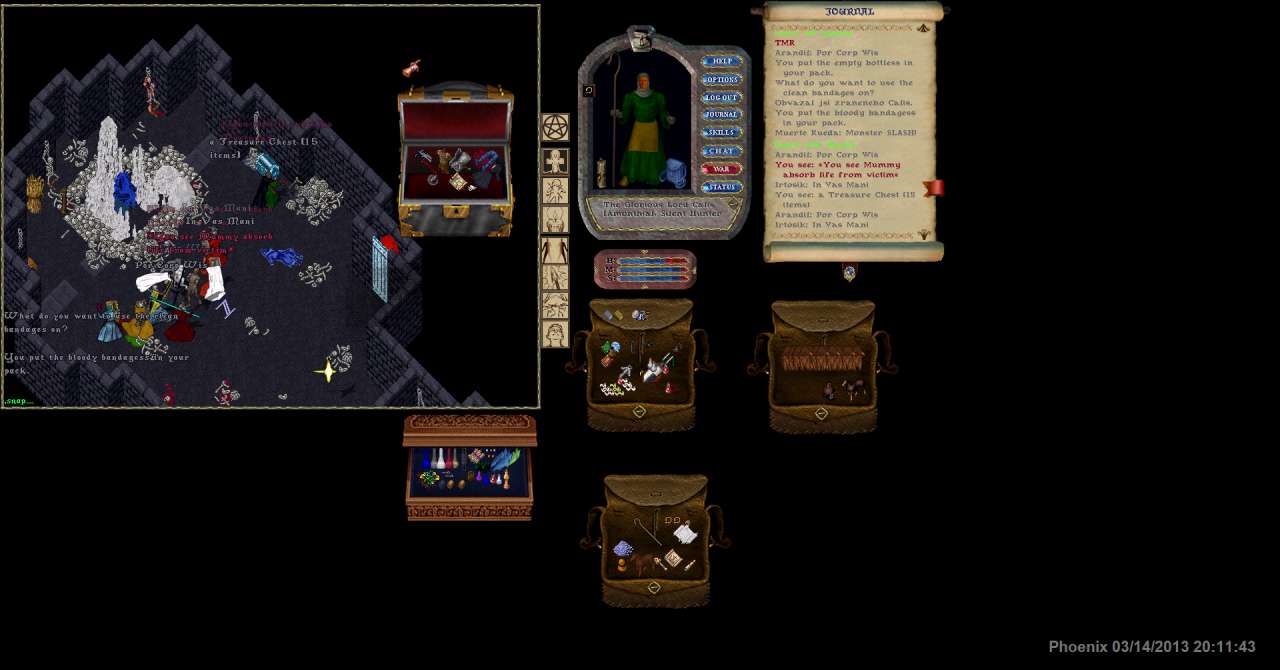1280x670 pixels.
Task: Open the JOURNAL from the paperdoll
Action: [721, 115]
